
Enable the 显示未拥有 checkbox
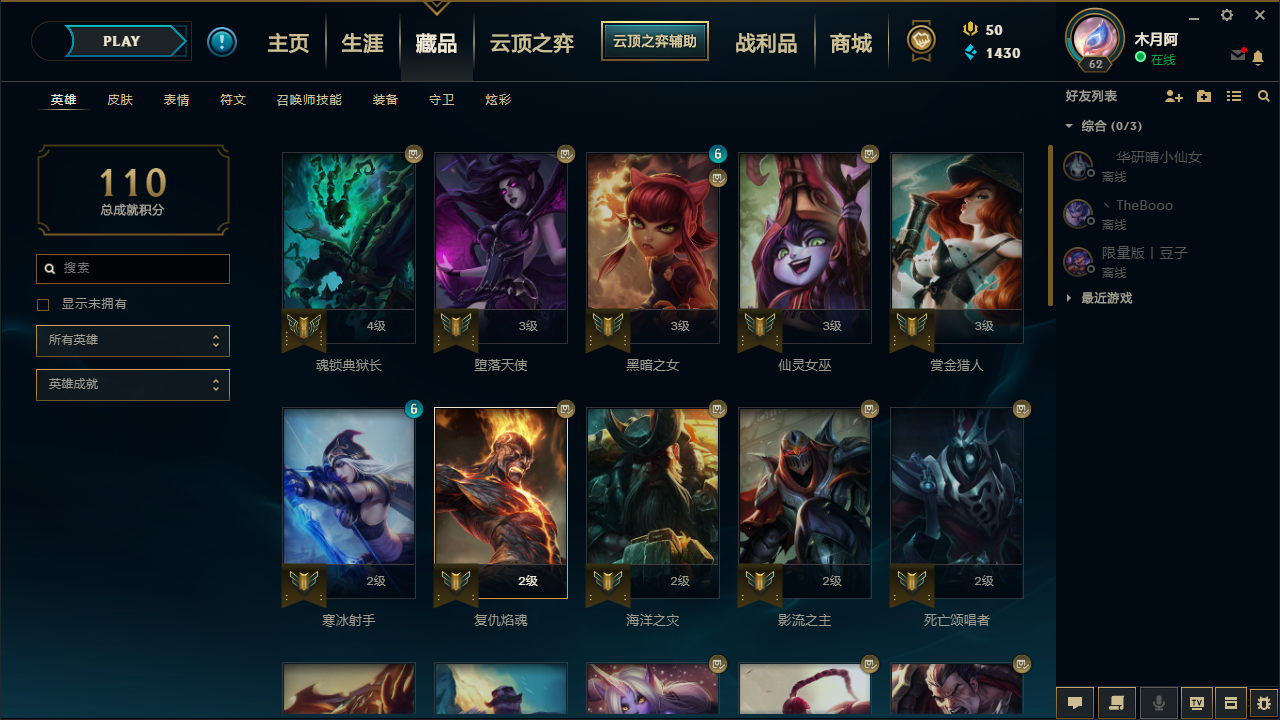coord(43,304)
